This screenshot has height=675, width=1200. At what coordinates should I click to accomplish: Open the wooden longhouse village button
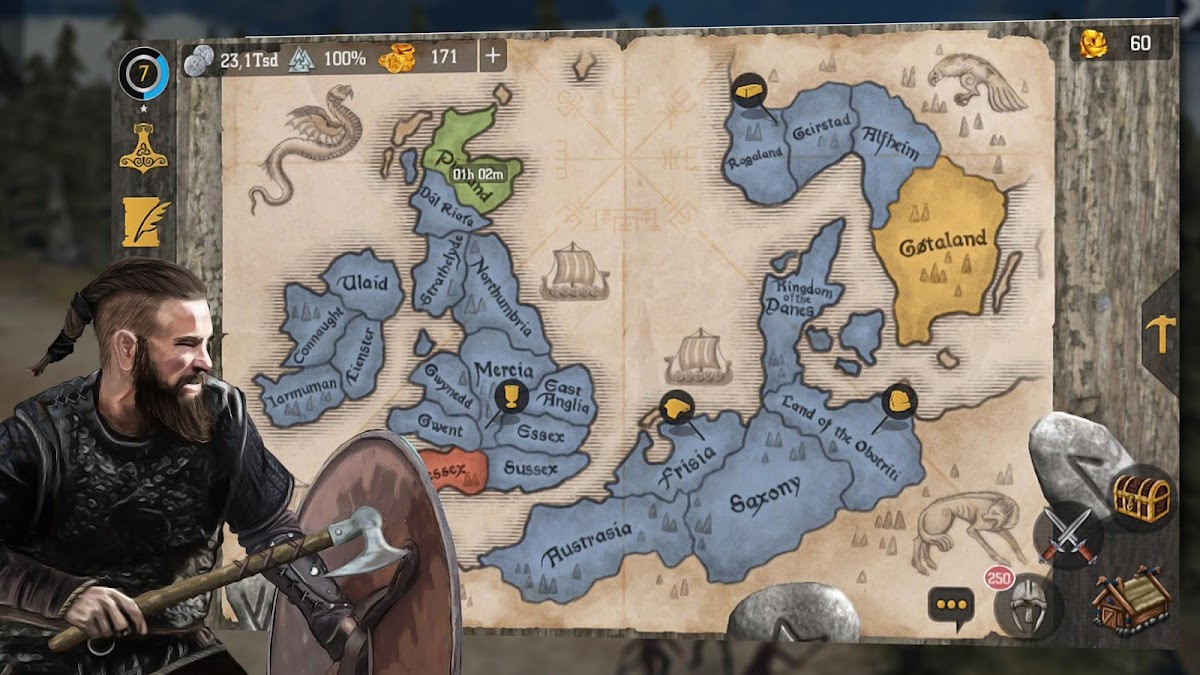point(1130,601)
